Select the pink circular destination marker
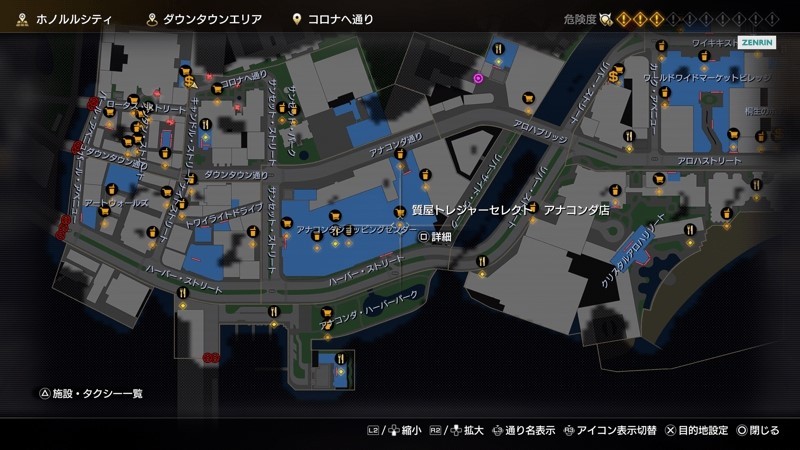800x450 pixels. 478,77
